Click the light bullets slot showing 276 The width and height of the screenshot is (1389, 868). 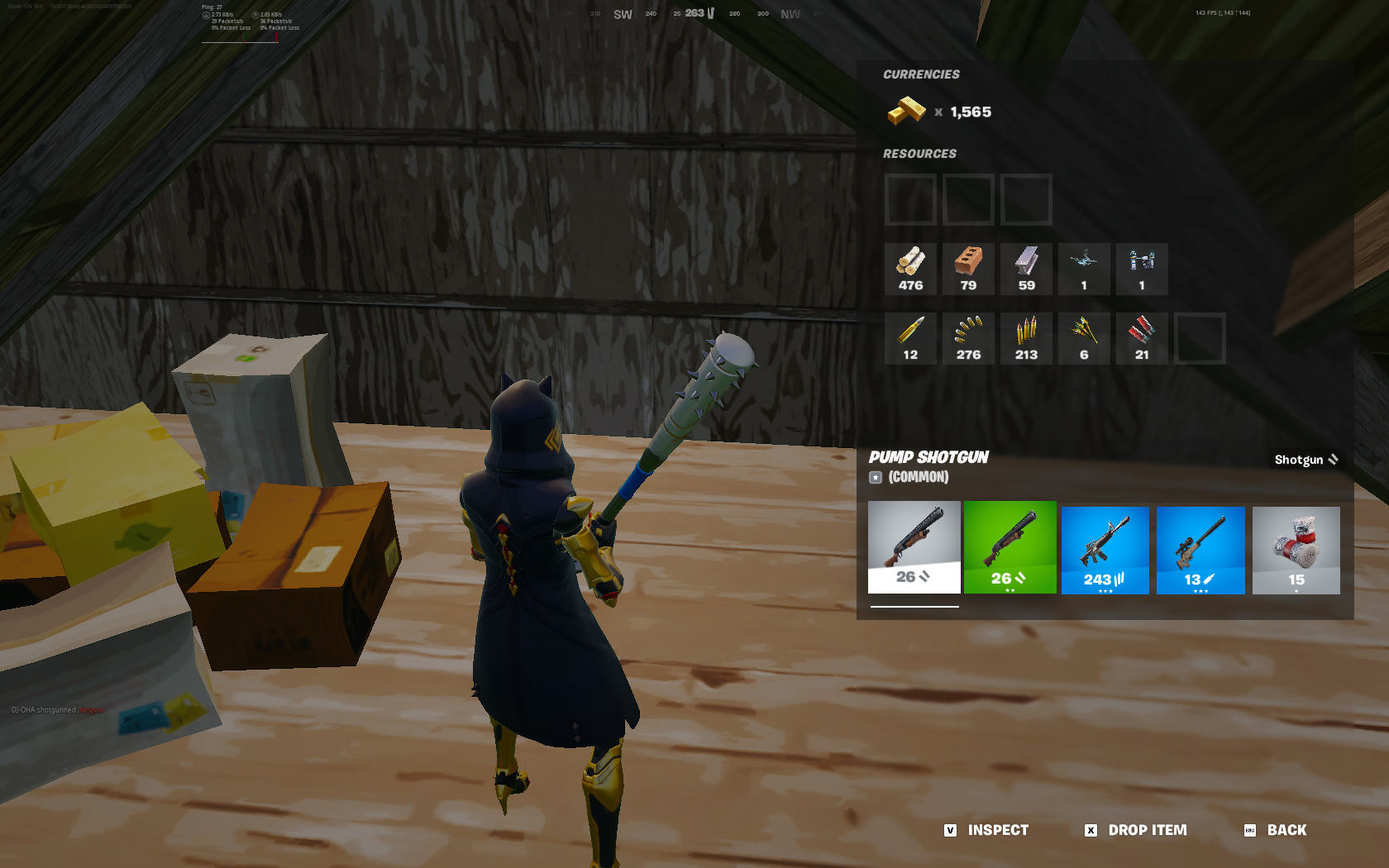point(968,339)
